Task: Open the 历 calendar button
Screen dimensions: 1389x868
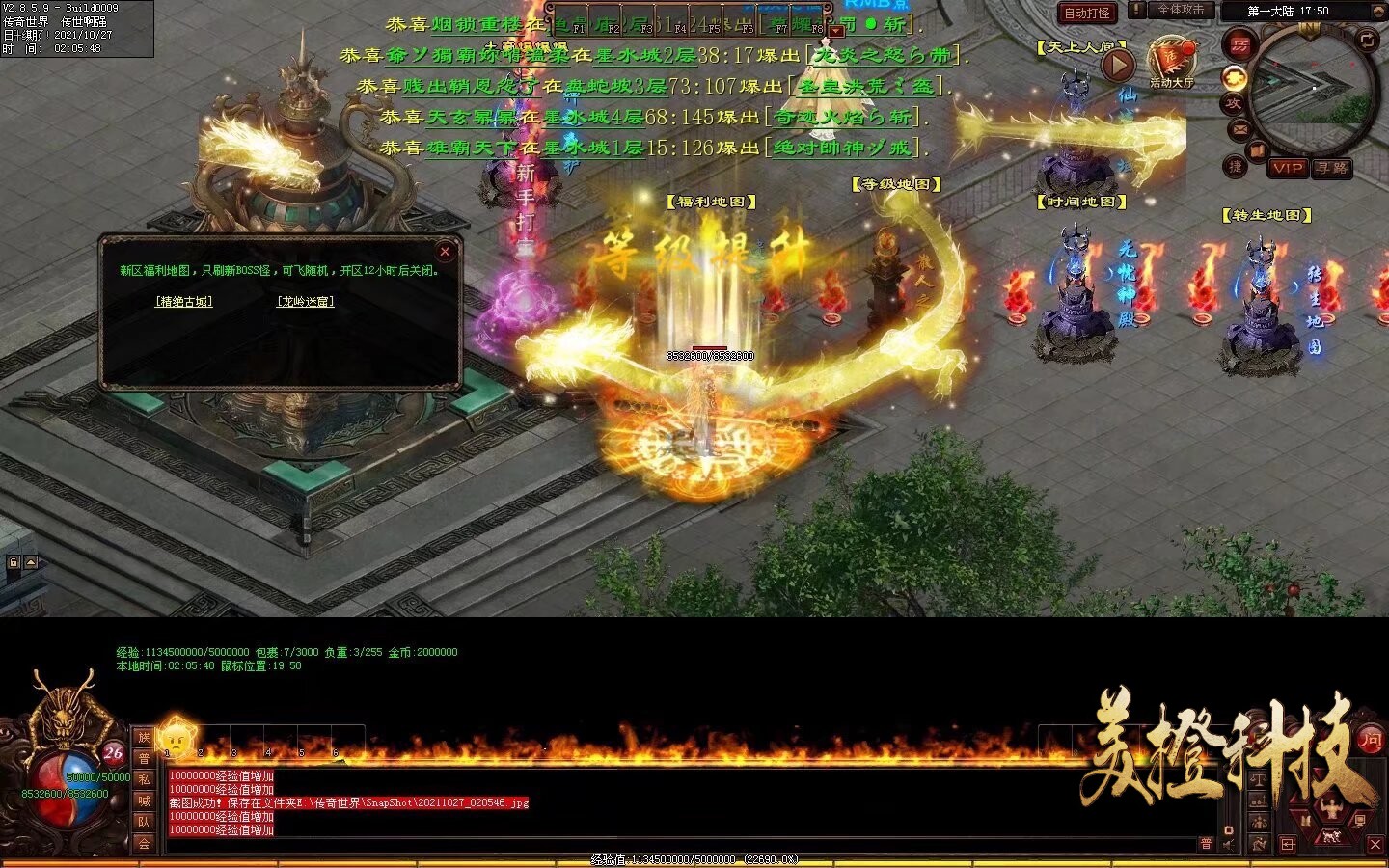Action: [x=1239, y=44]
